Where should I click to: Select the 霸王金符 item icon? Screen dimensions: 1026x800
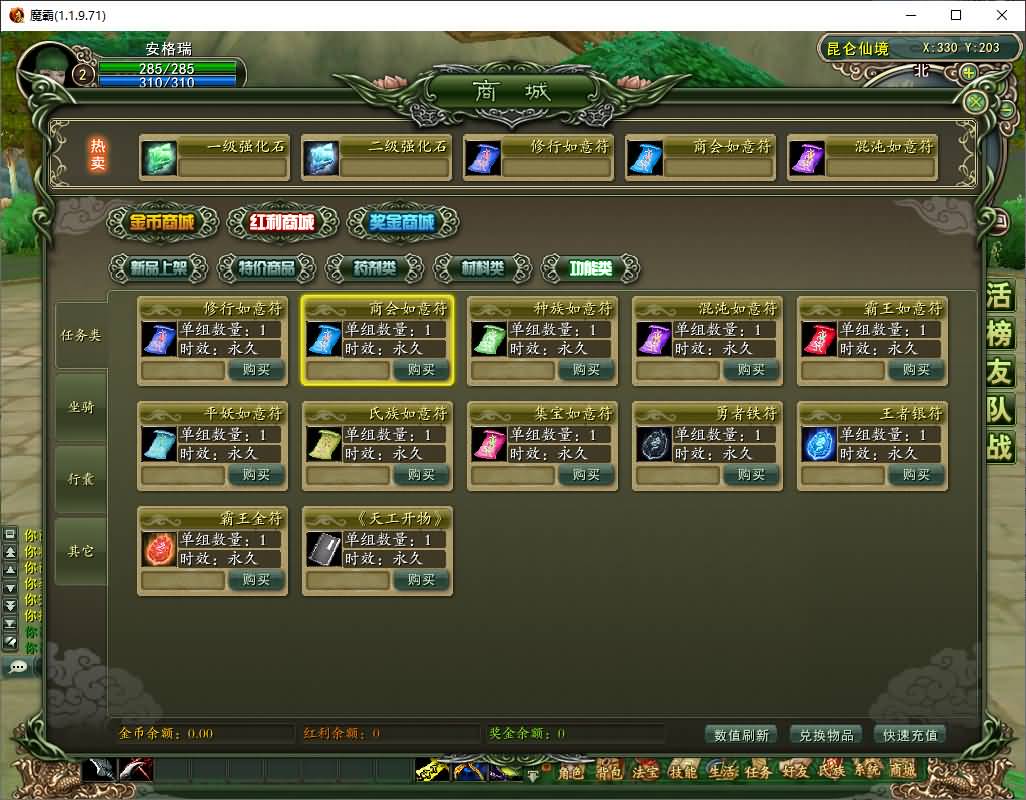pos(158,549)
